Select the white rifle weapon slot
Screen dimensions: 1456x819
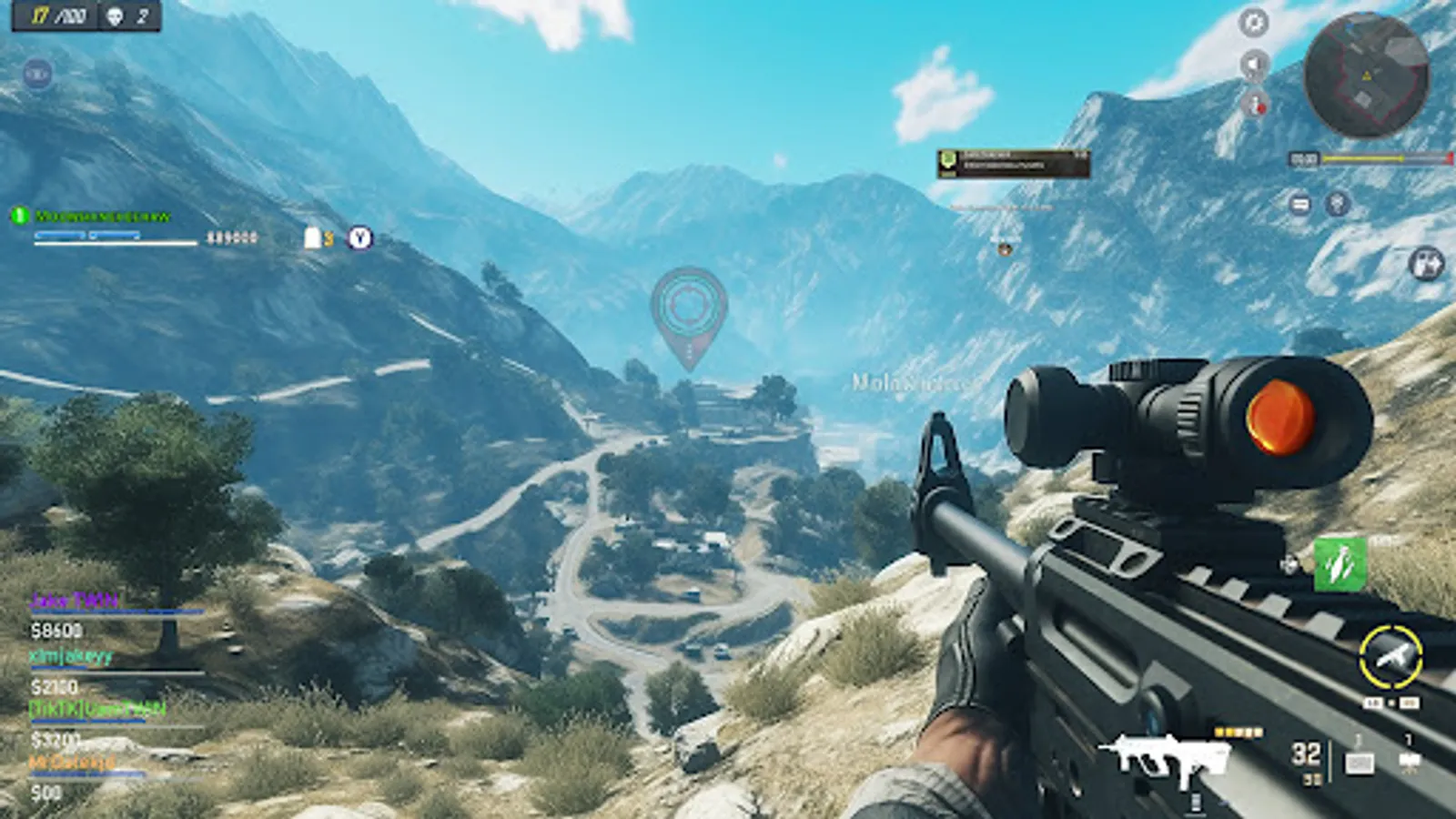[x=1166, y=757]
